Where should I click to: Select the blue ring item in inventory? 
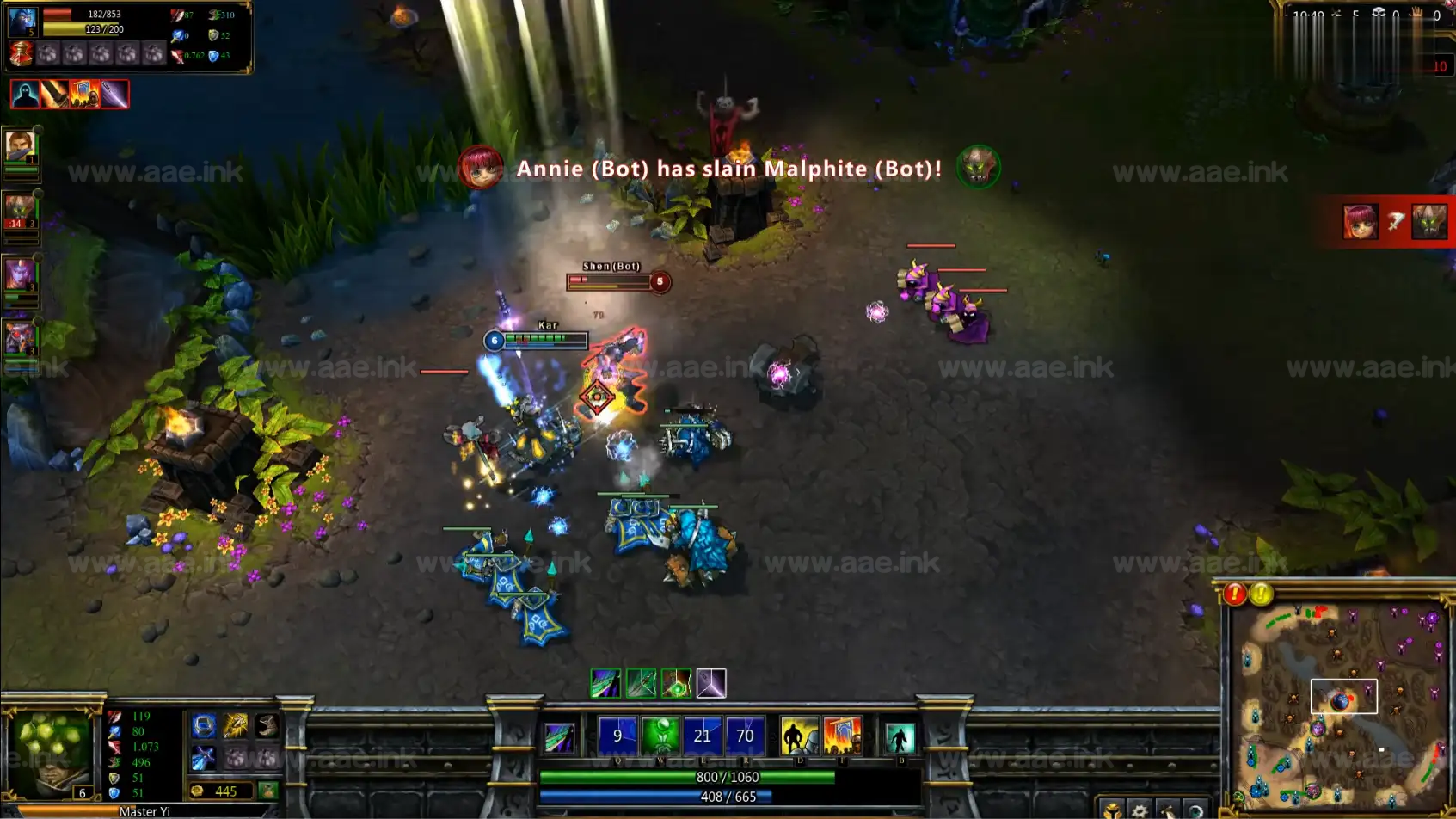(x=204, y=727)
